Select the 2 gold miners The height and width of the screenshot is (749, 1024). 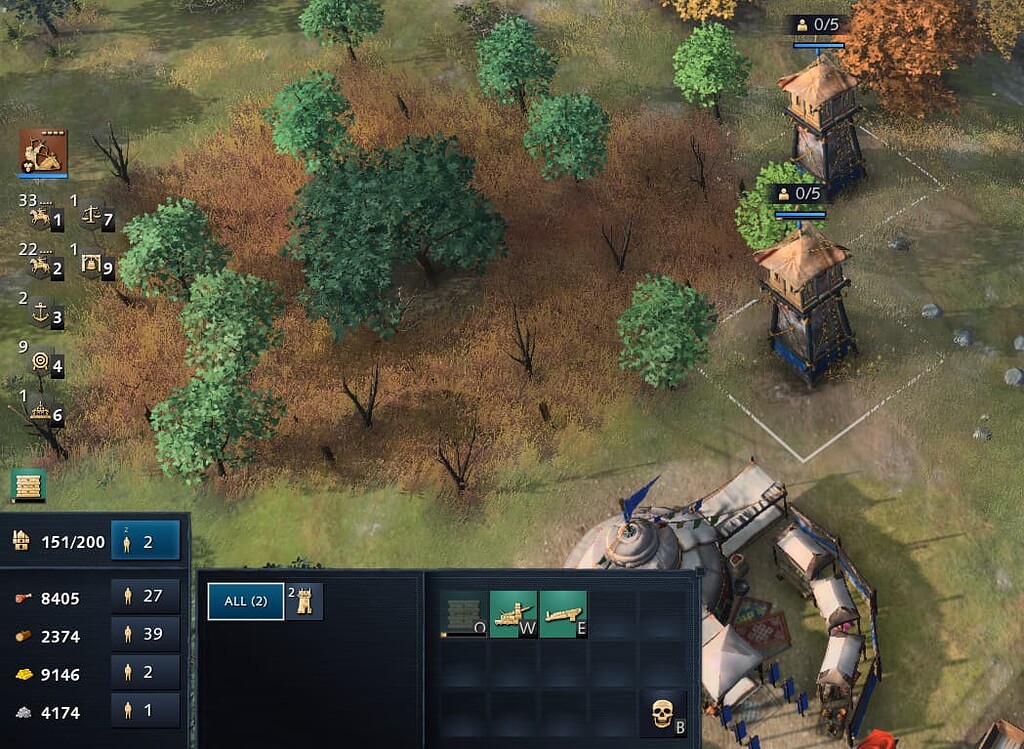146,672
